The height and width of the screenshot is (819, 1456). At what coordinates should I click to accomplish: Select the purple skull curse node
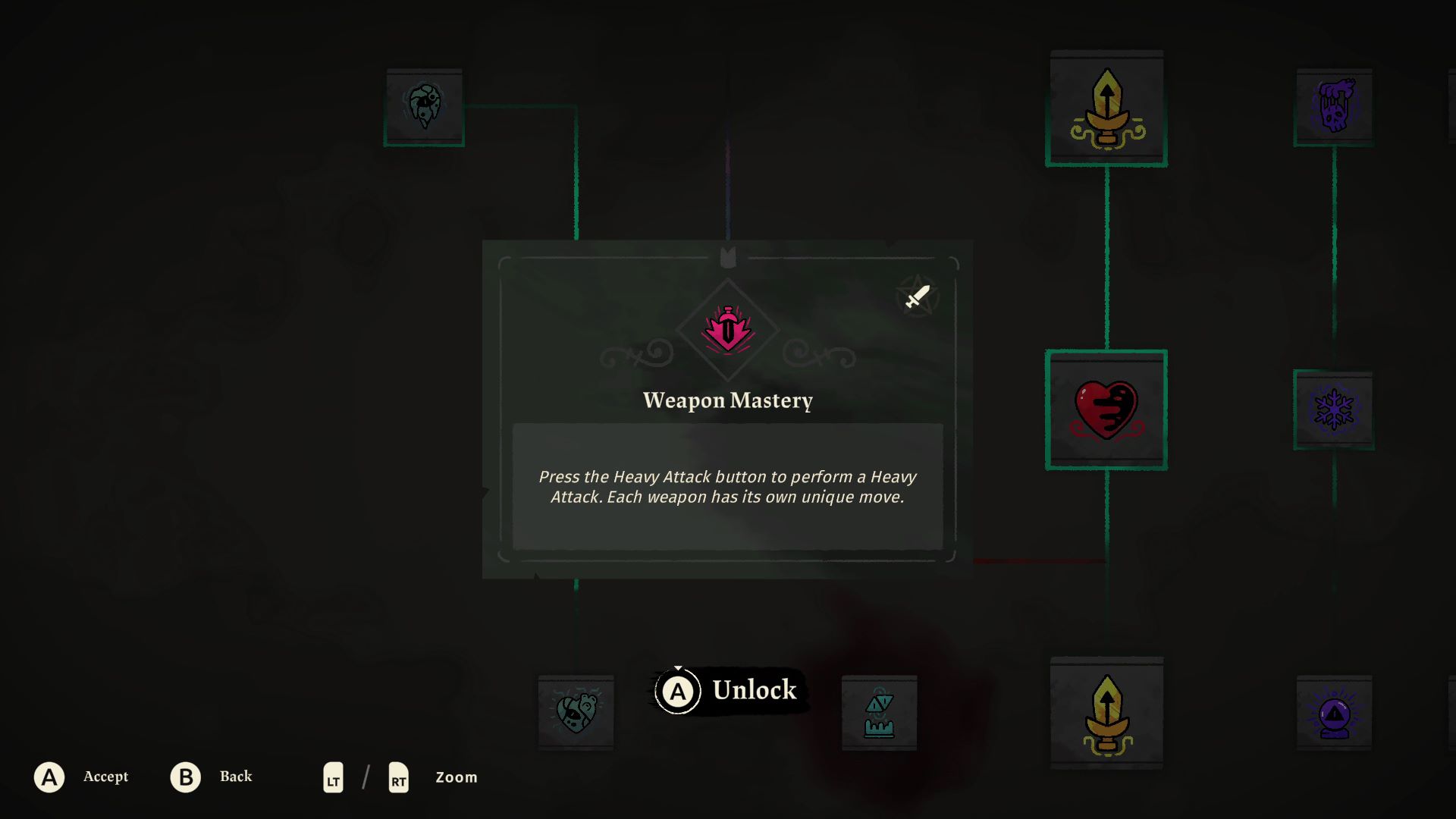click(x=1333, y=106)
